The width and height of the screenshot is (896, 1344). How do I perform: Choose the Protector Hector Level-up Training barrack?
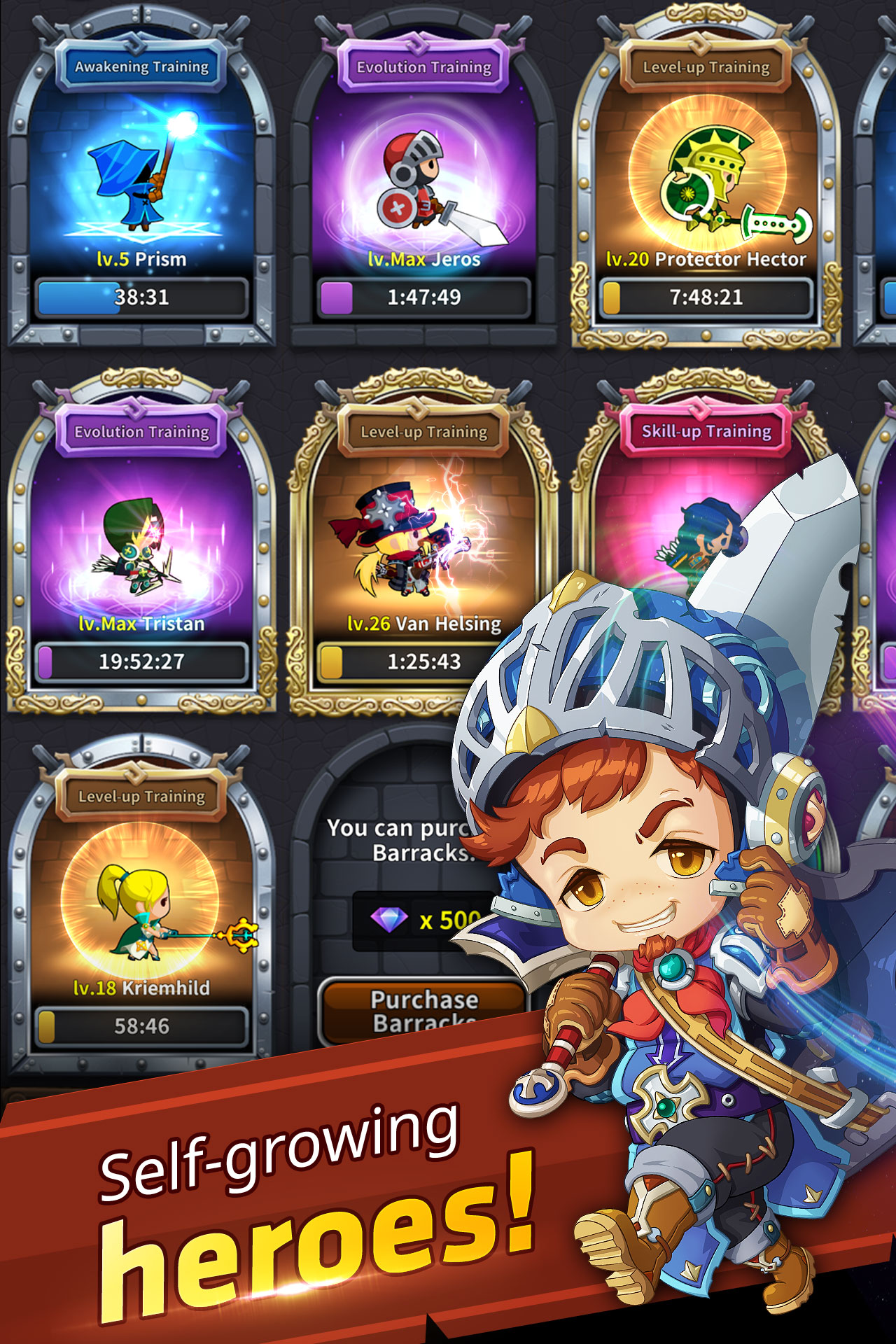[x=706, y=182]
